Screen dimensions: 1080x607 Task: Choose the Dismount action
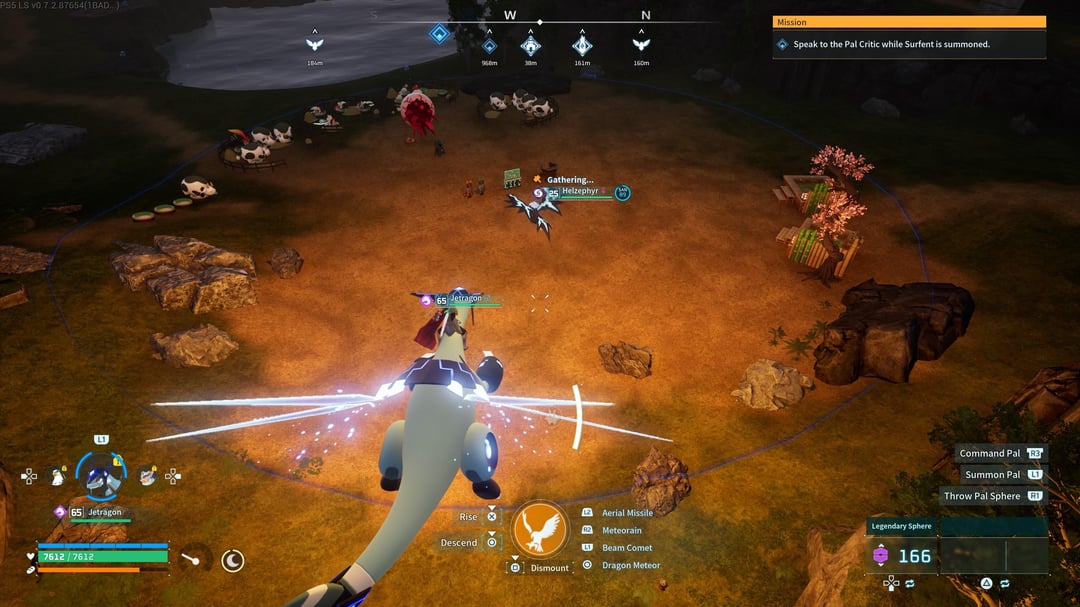click(549, 568)
